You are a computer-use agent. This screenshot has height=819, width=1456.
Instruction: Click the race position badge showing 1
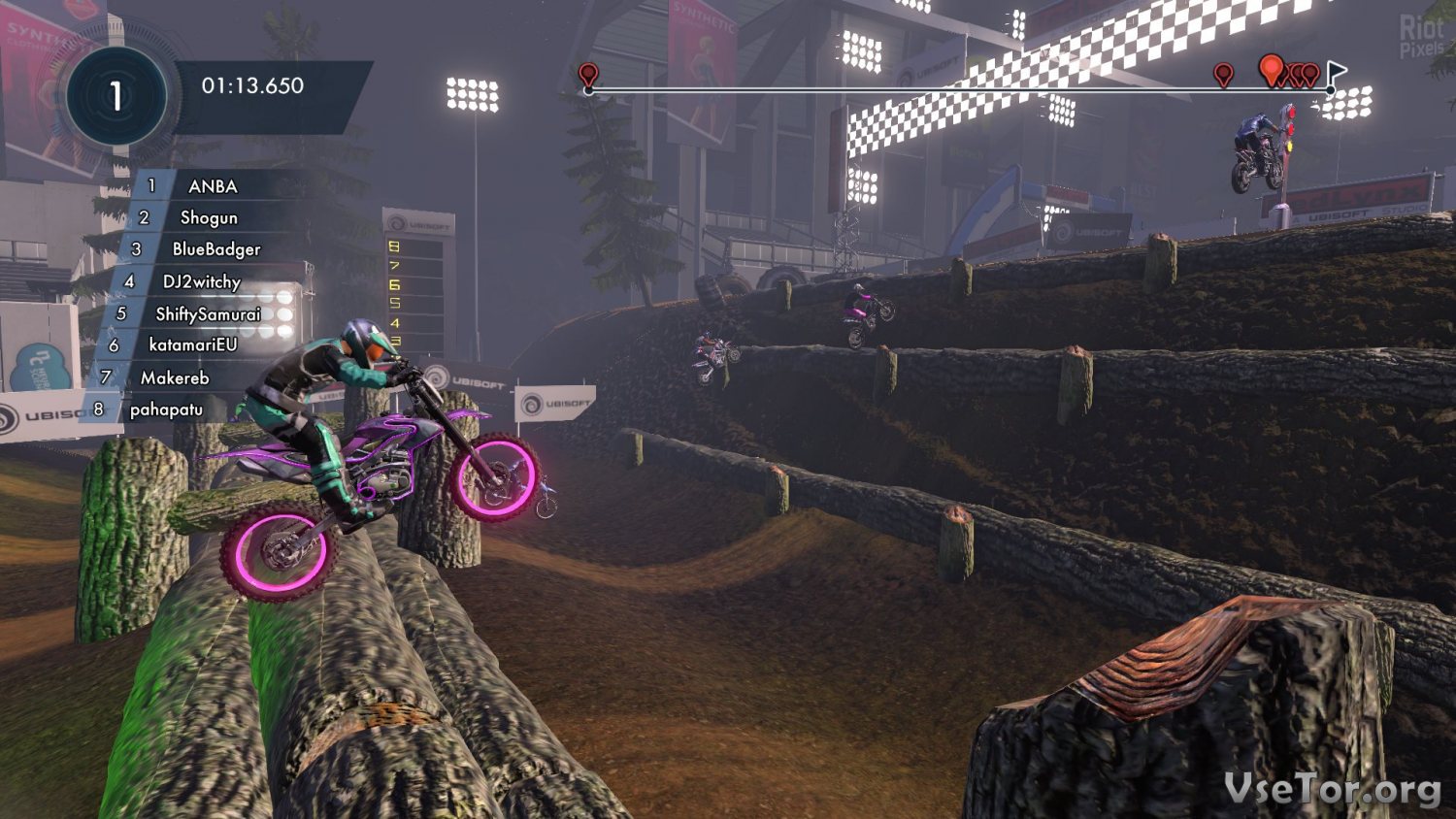coord(116,96)
